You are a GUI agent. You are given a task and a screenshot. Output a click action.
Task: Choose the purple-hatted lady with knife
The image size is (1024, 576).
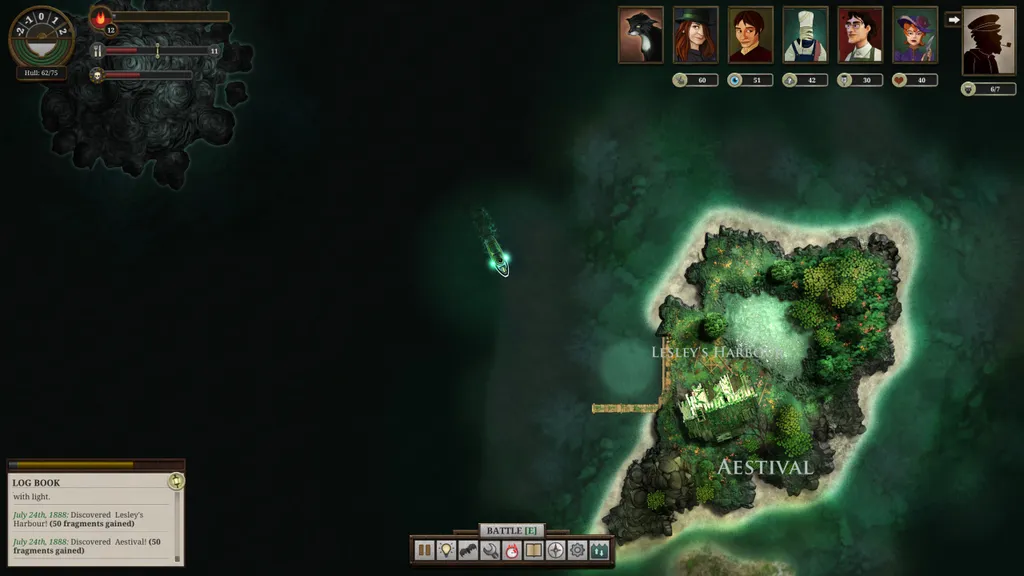point(915,35)
